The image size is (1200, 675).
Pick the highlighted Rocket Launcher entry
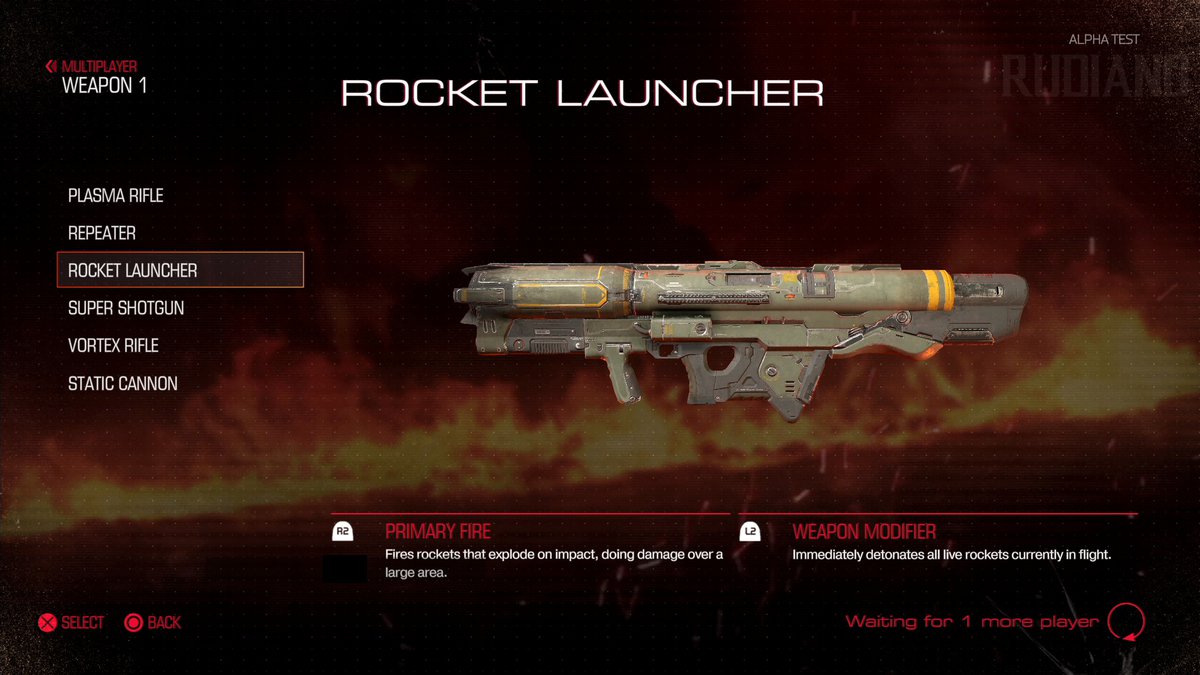(180, 270)
